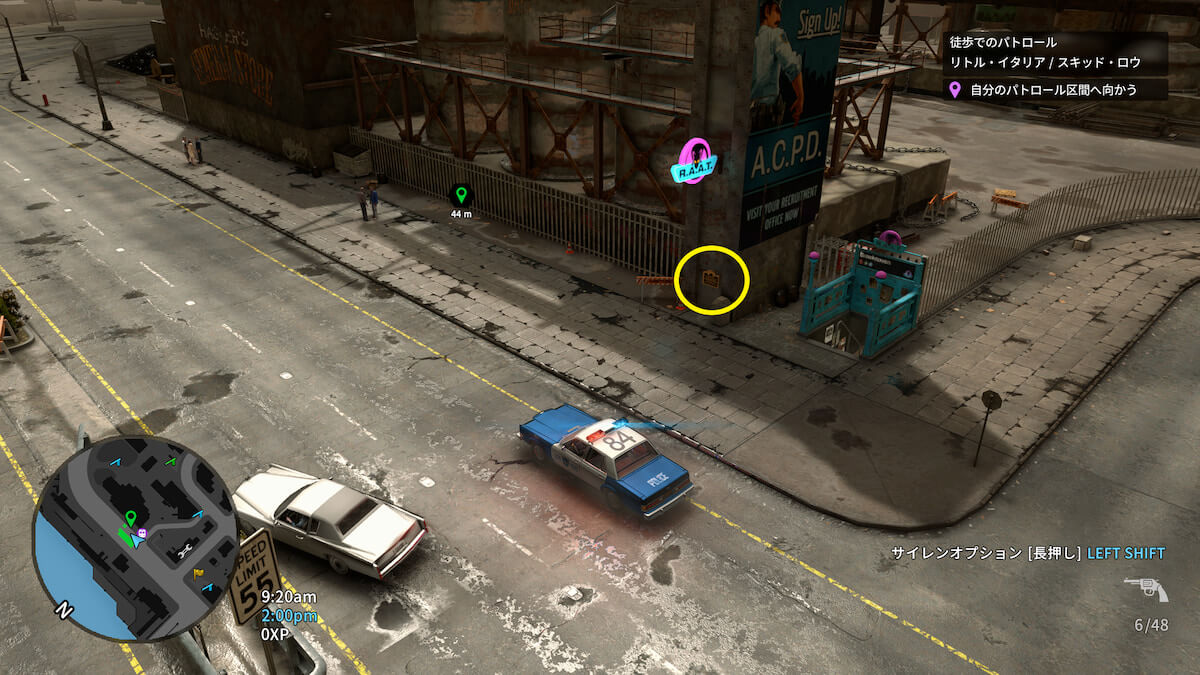Click the circular minimap

(135, 538)
